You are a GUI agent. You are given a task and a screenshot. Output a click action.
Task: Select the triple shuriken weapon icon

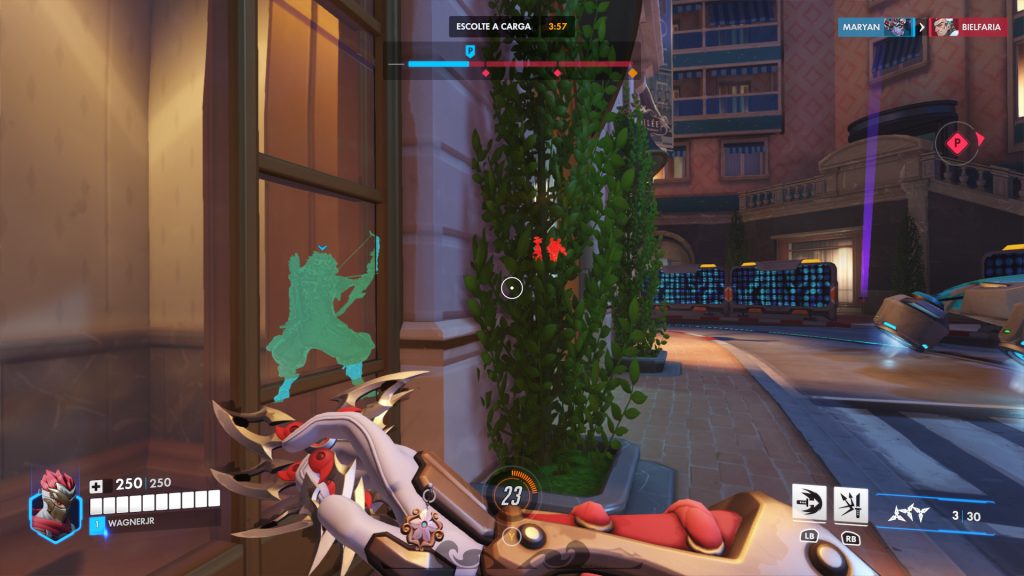pos(908,514)
